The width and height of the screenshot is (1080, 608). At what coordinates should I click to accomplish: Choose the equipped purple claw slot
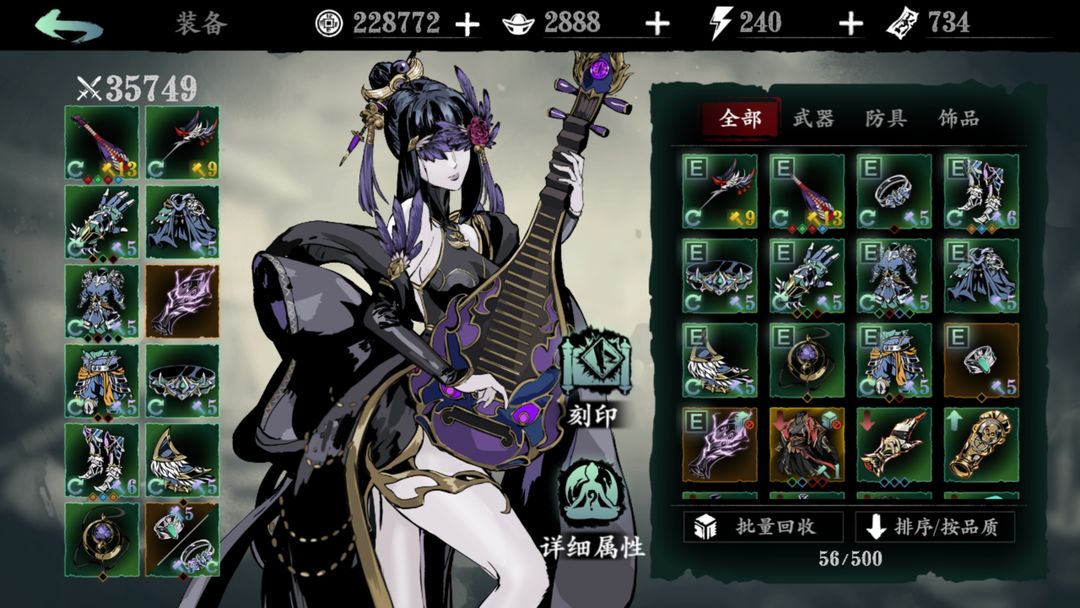coord(183,300)
